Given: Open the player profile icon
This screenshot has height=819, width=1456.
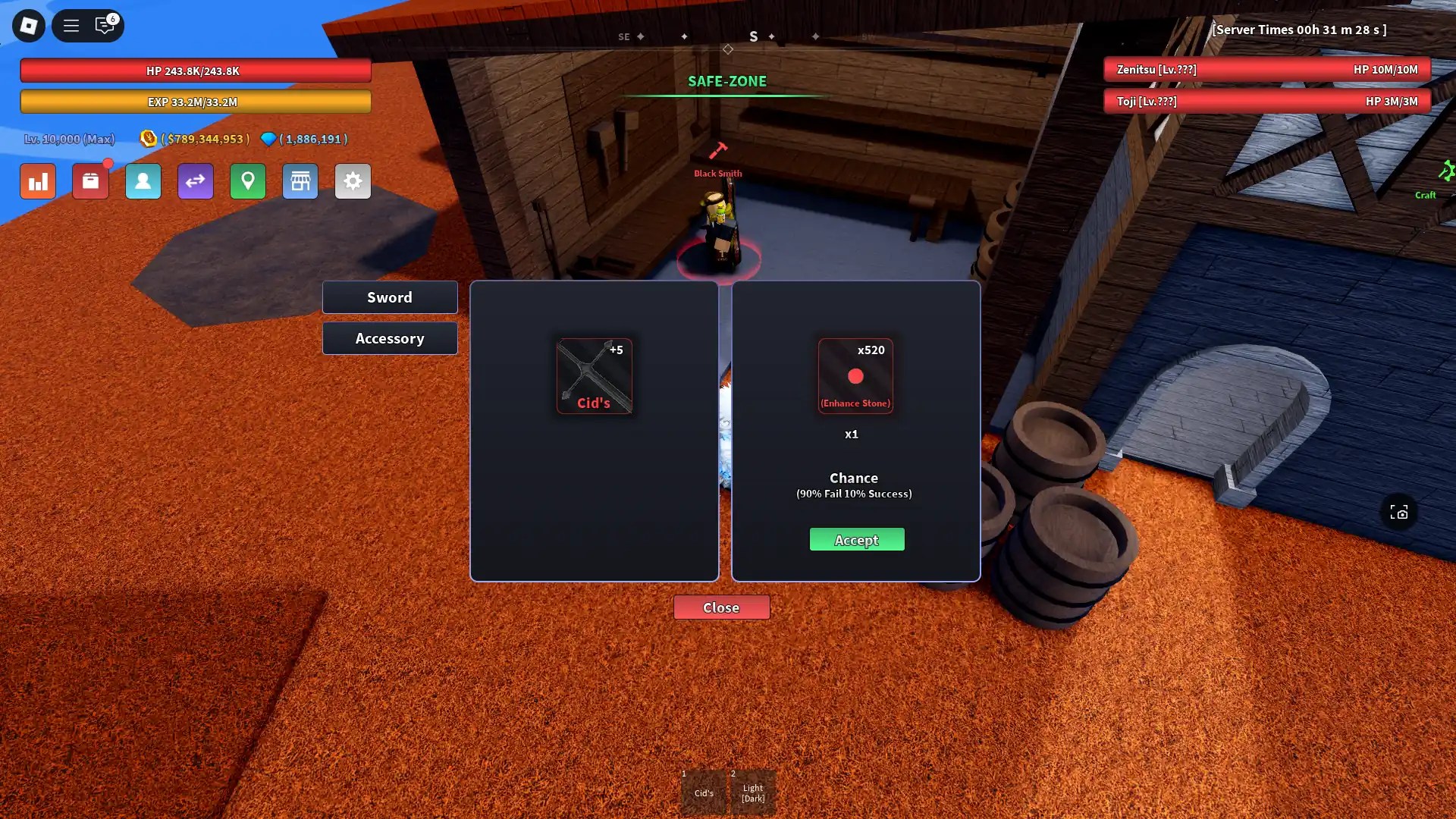Looking at the screenshot, I should click(143, 181).
